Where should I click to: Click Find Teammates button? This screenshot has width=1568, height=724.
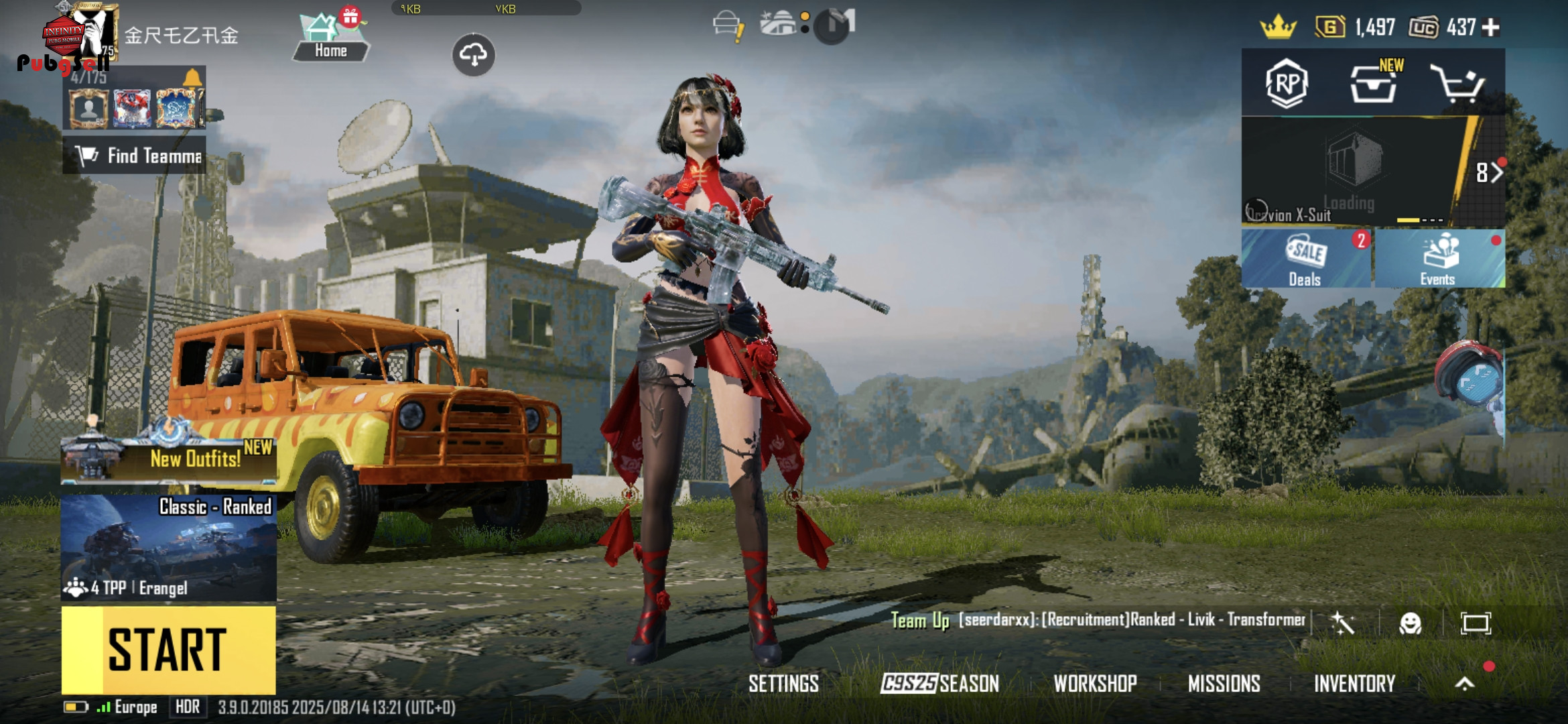135,156
